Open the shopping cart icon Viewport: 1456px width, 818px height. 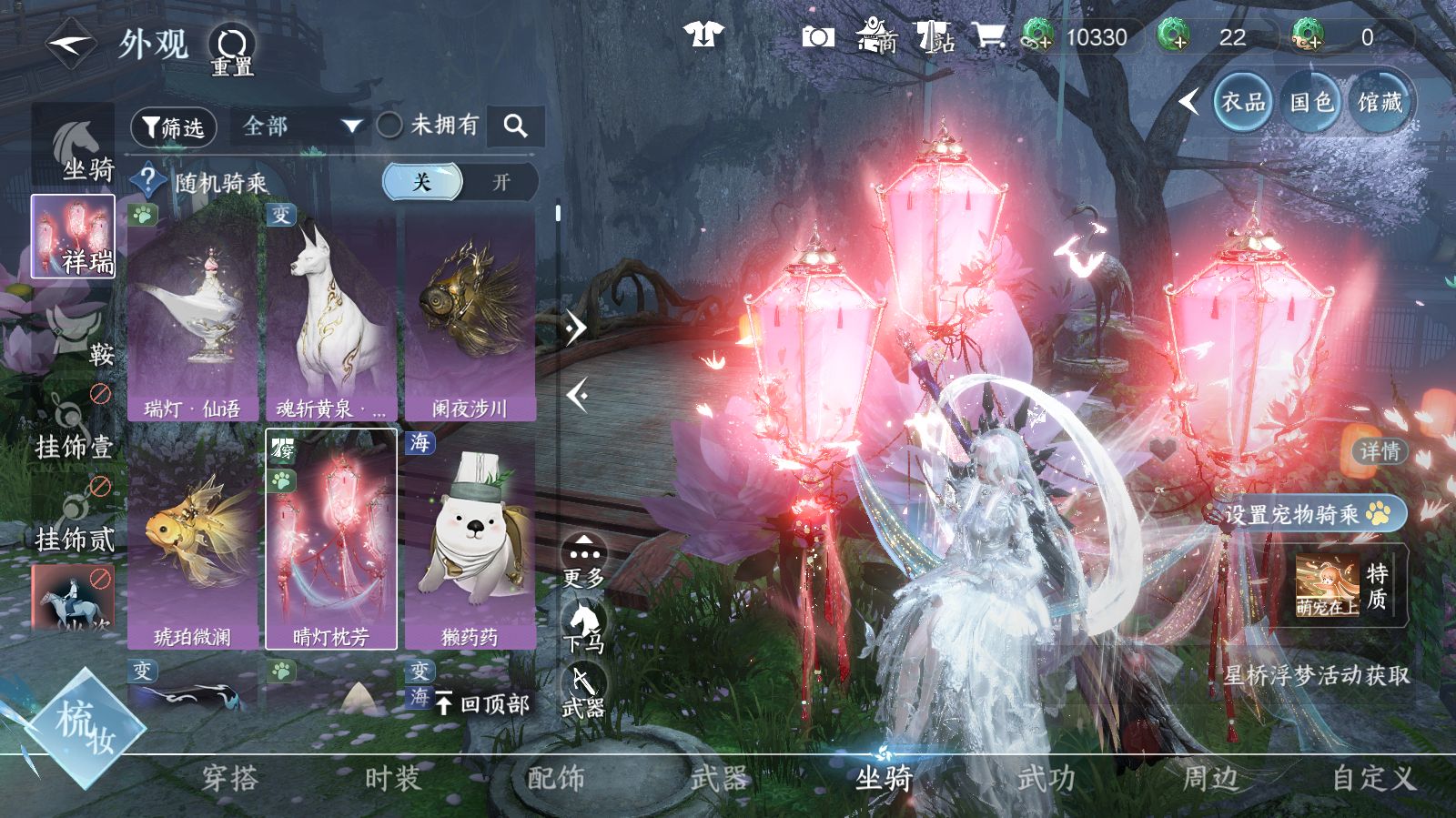[x=988, y=36]
